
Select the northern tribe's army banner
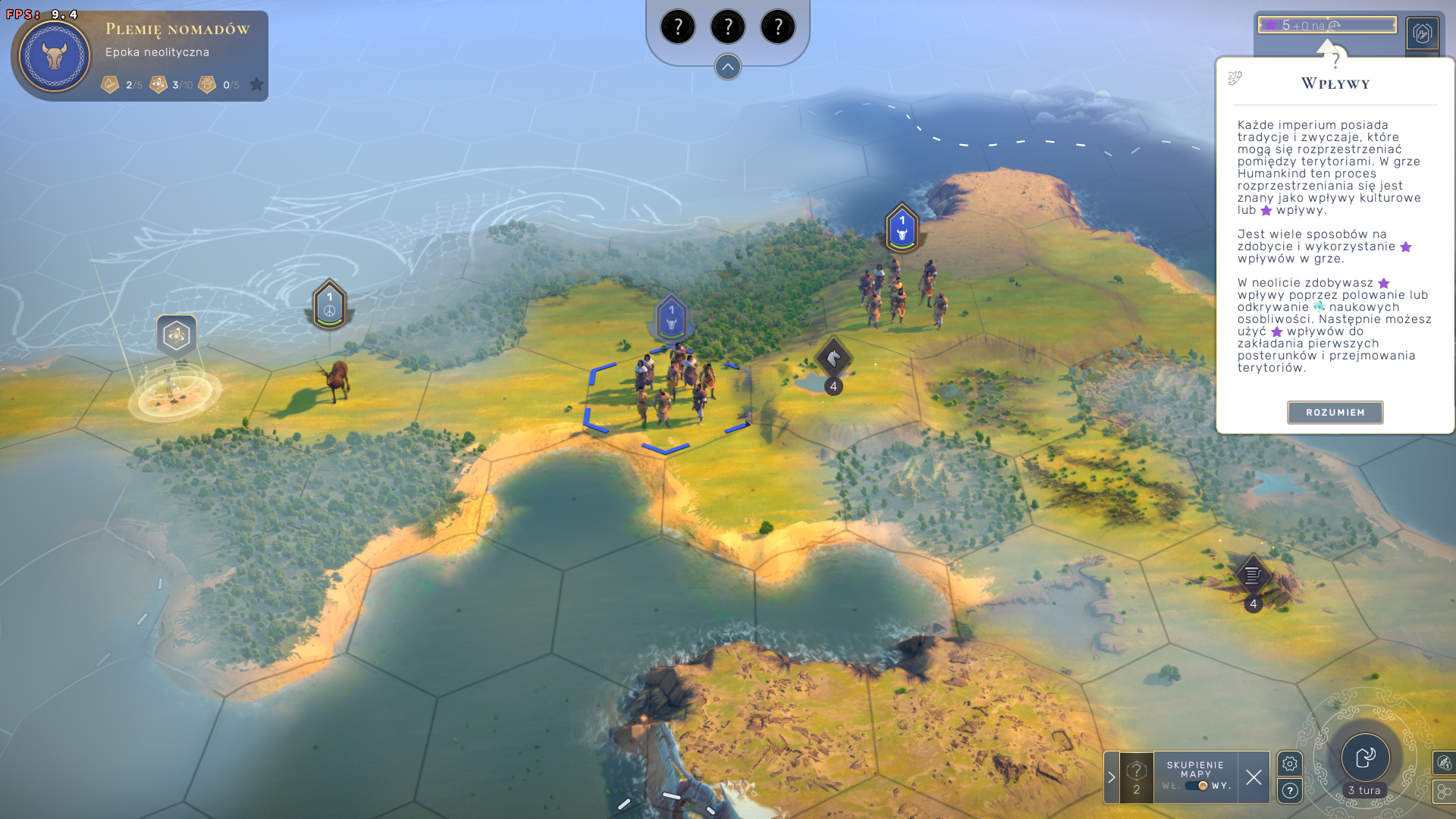[x=902, y=227]
